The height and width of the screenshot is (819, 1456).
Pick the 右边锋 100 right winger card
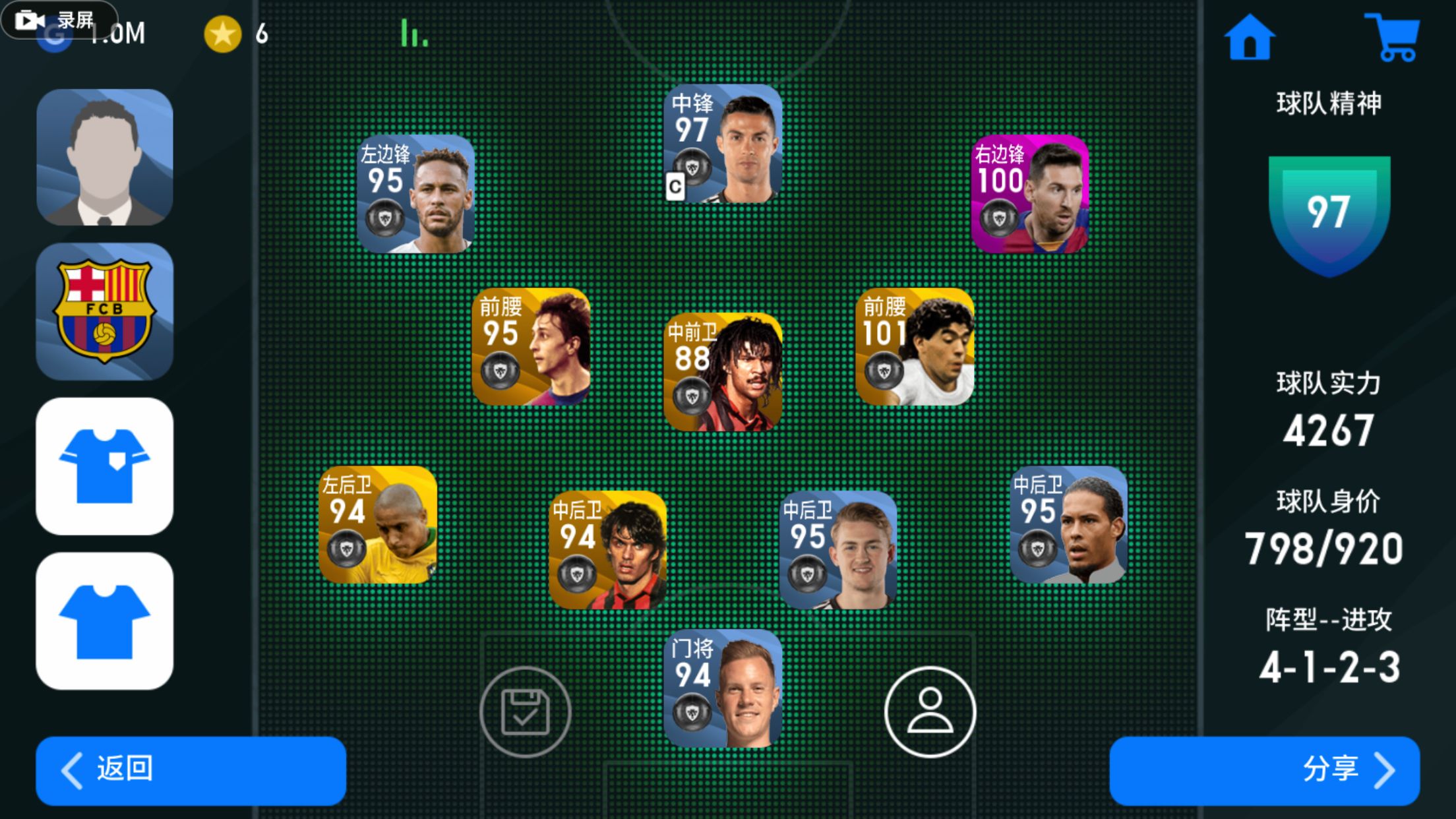tap(1030, 194)
